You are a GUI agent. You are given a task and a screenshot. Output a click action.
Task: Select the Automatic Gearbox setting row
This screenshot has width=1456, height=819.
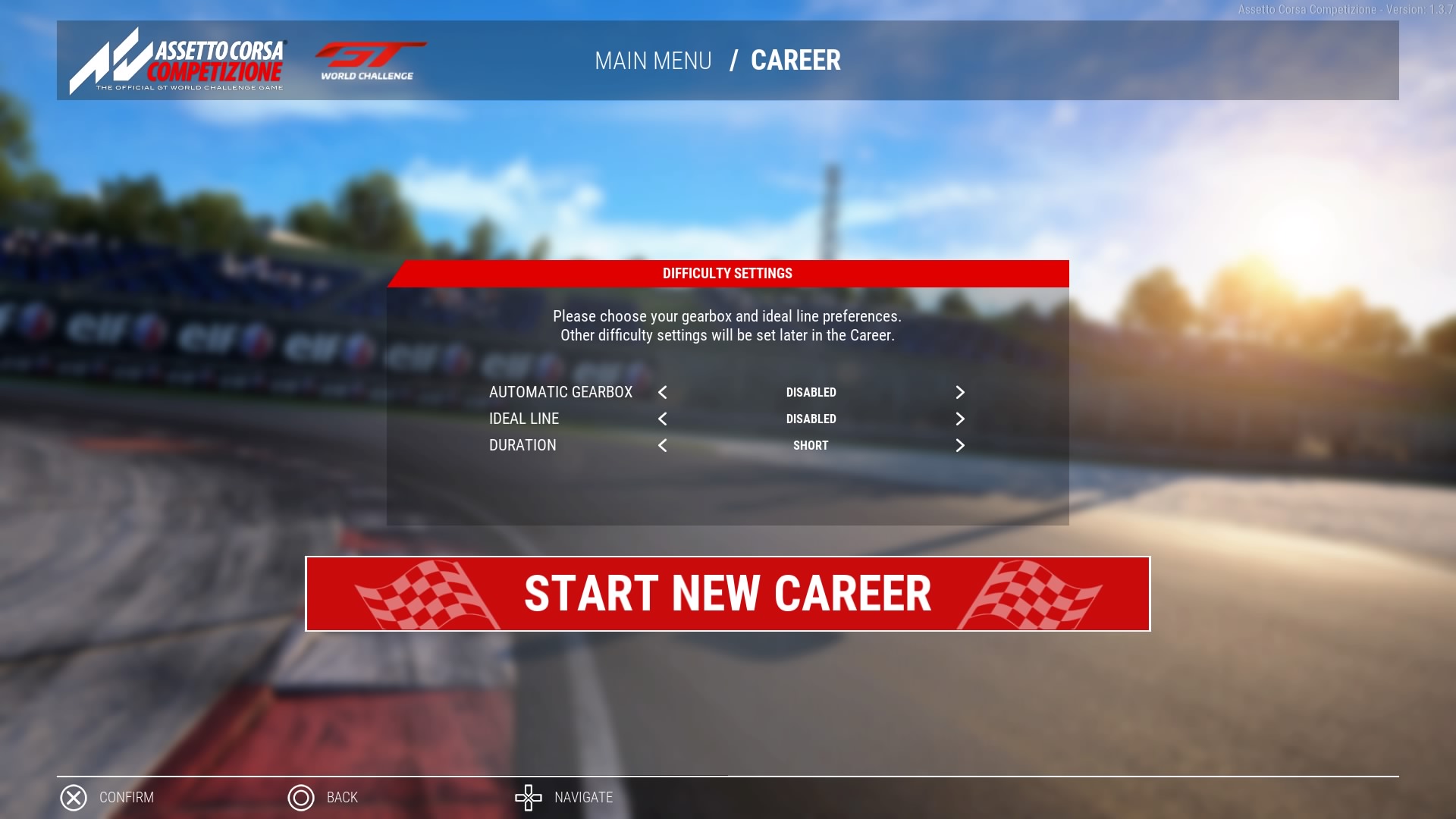[560, 392]
